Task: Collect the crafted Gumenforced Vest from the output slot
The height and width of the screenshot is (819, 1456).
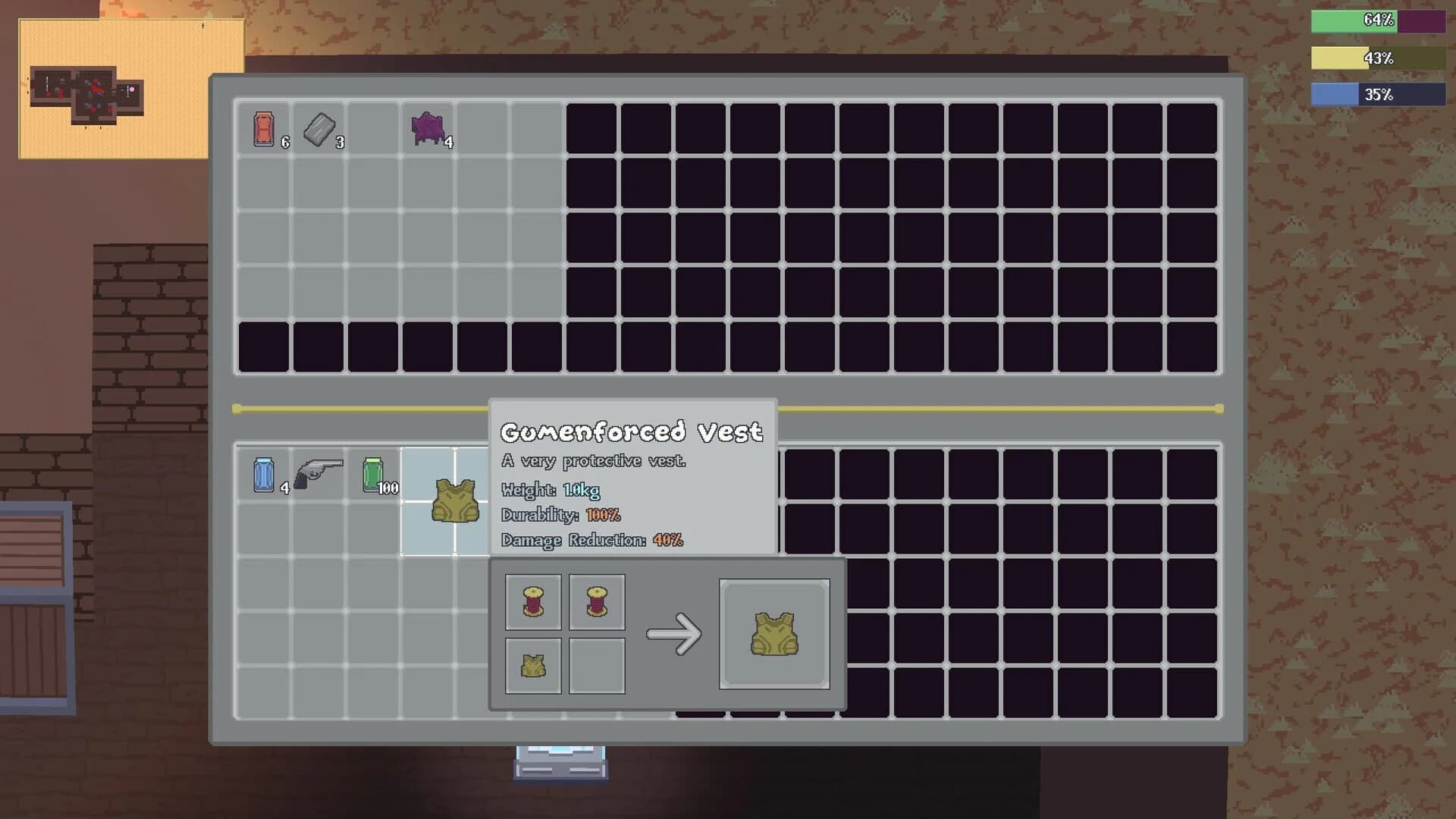Action: click(774, 632)
